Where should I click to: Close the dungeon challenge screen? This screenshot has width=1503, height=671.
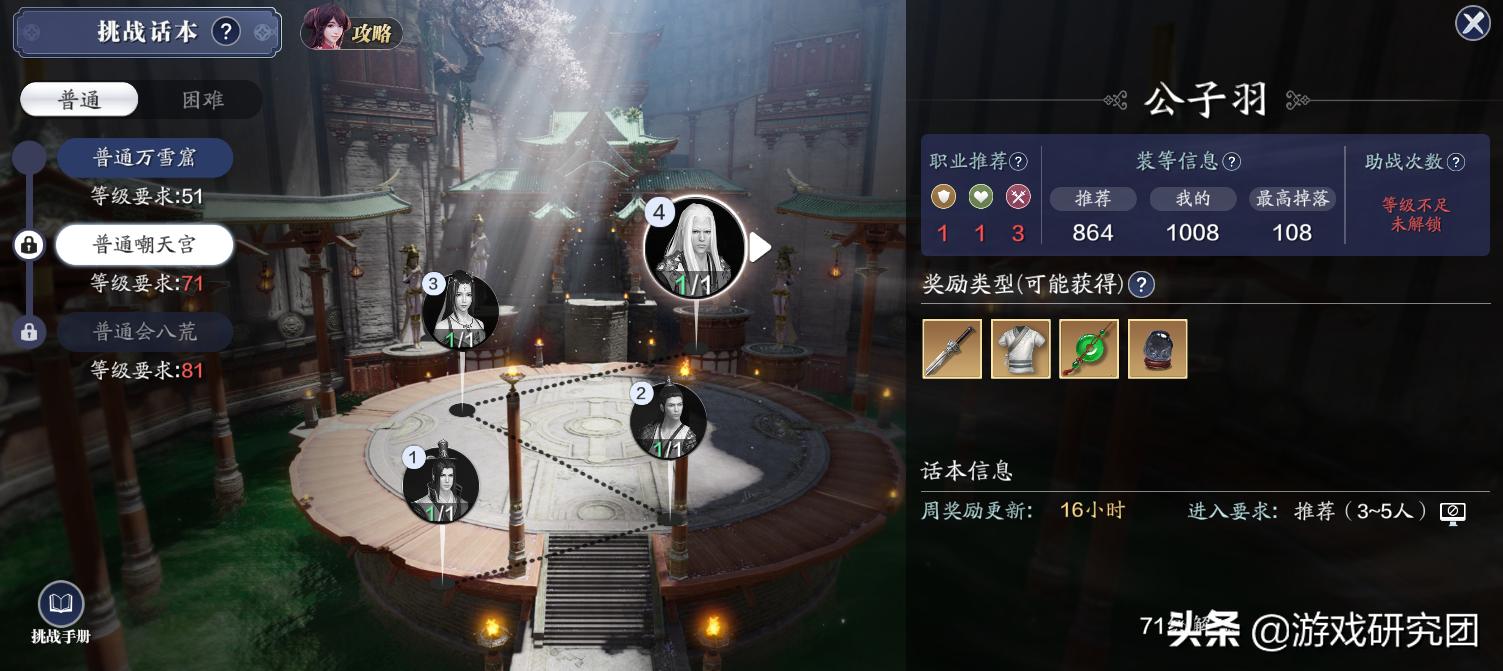pos(1472,23)
